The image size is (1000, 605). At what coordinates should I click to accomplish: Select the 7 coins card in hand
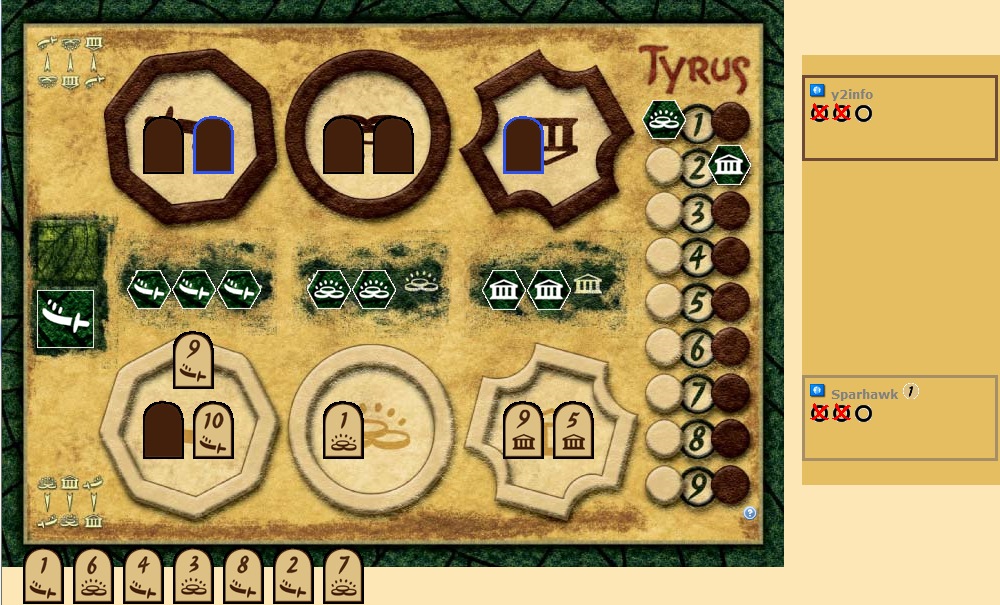click(x=343, y=577)
